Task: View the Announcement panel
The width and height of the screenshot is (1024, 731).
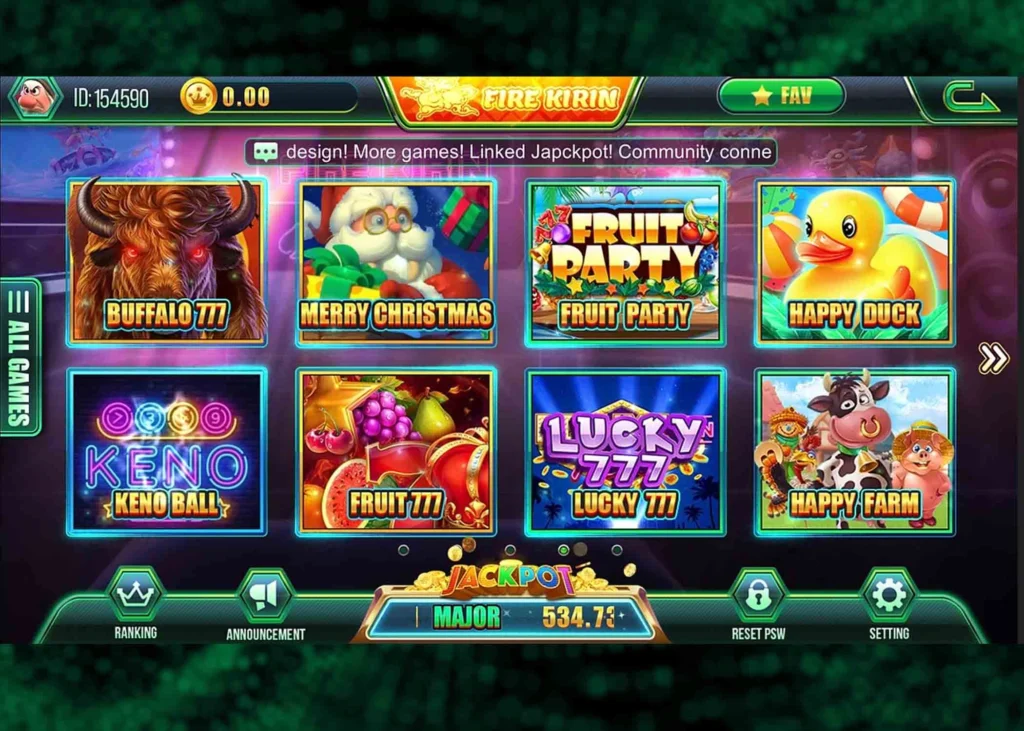Action: (x=265, y=598)
